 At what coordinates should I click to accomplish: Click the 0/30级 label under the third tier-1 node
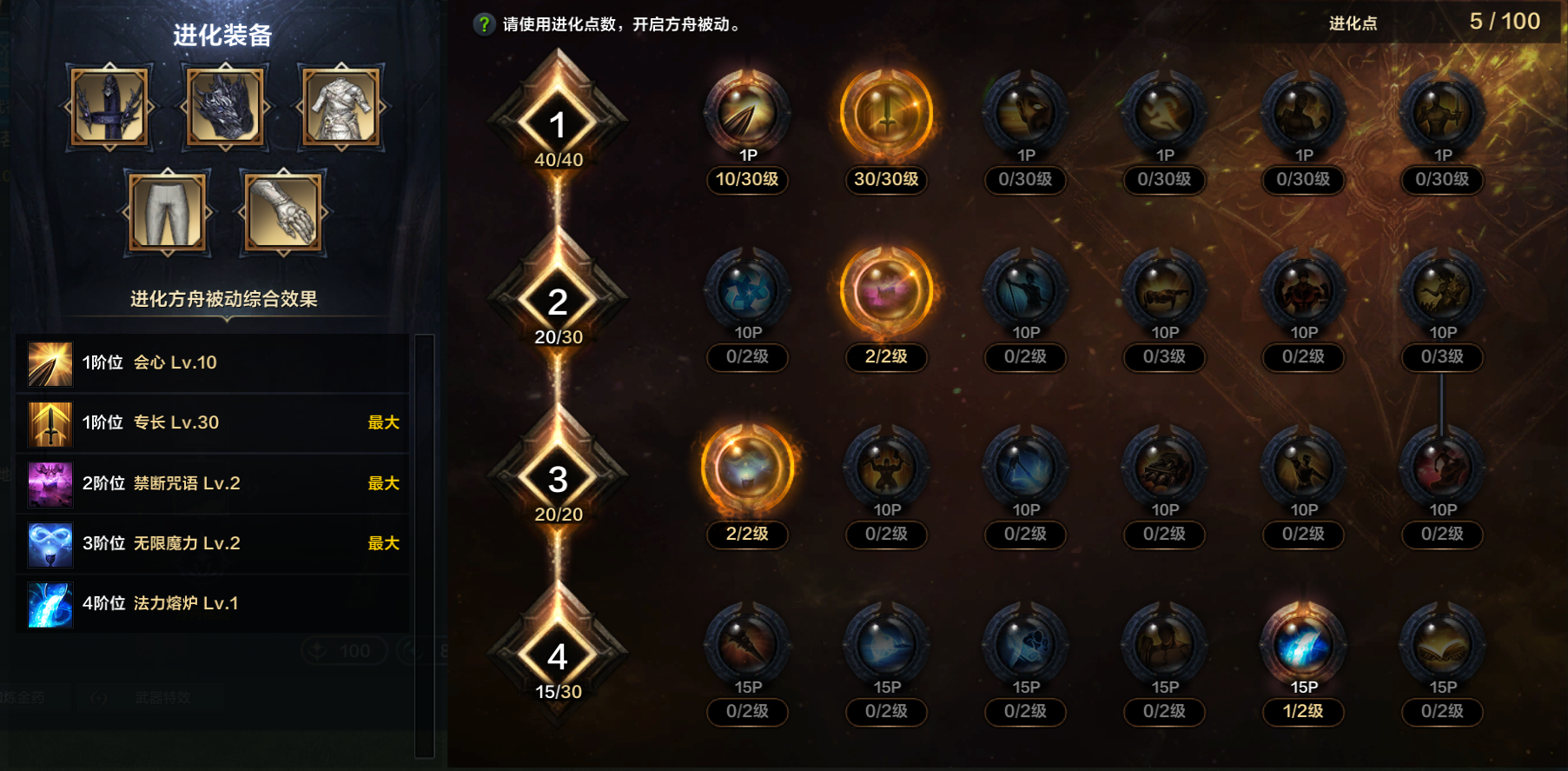point(1024,180)
